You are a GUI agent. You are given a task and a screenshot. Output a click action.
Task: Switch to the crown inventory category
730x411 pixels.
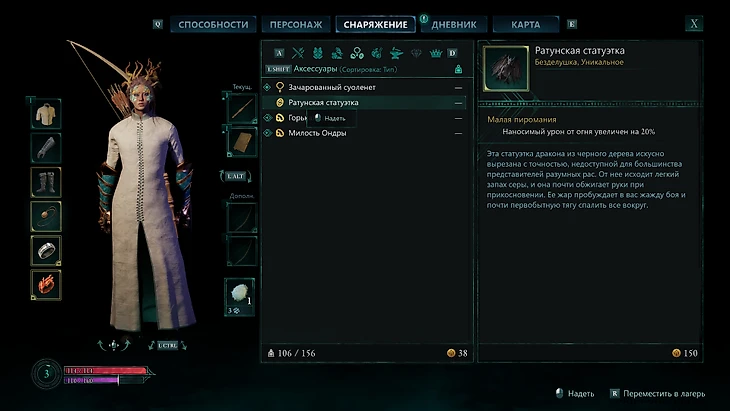pos(436,53)
